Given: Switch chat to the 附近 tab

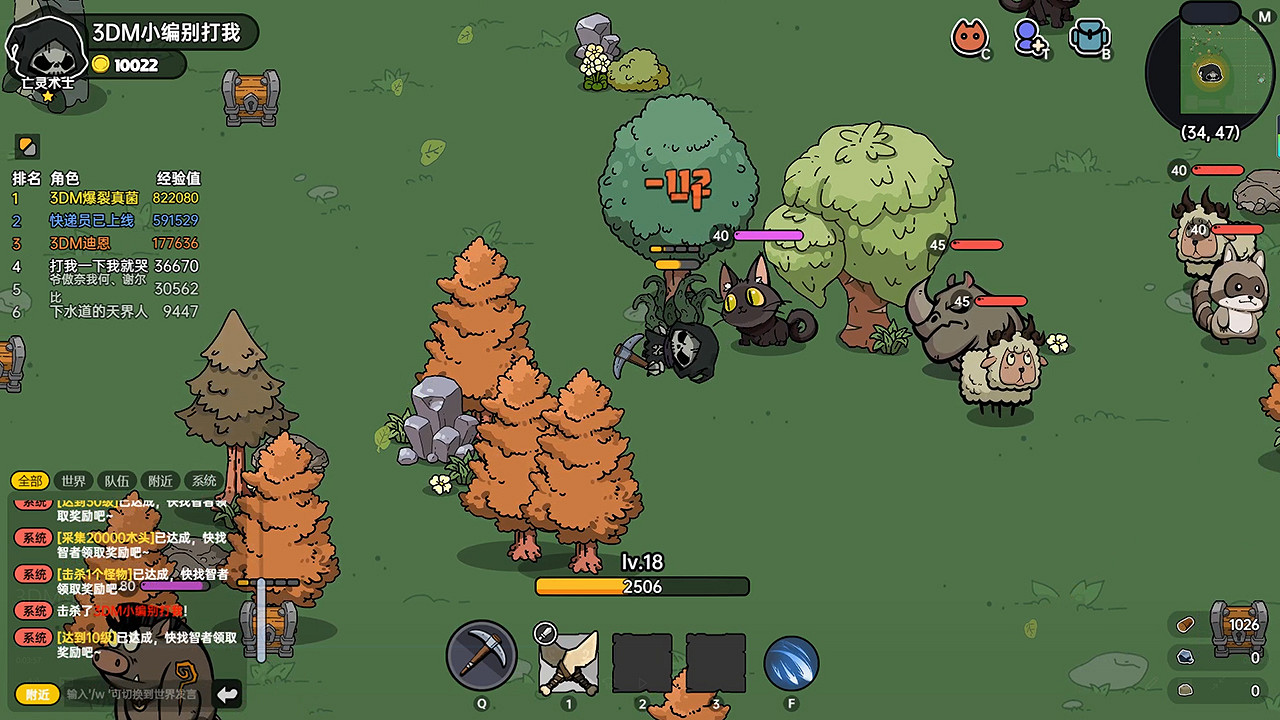Looking at the screenshot, I should [160, 481].
